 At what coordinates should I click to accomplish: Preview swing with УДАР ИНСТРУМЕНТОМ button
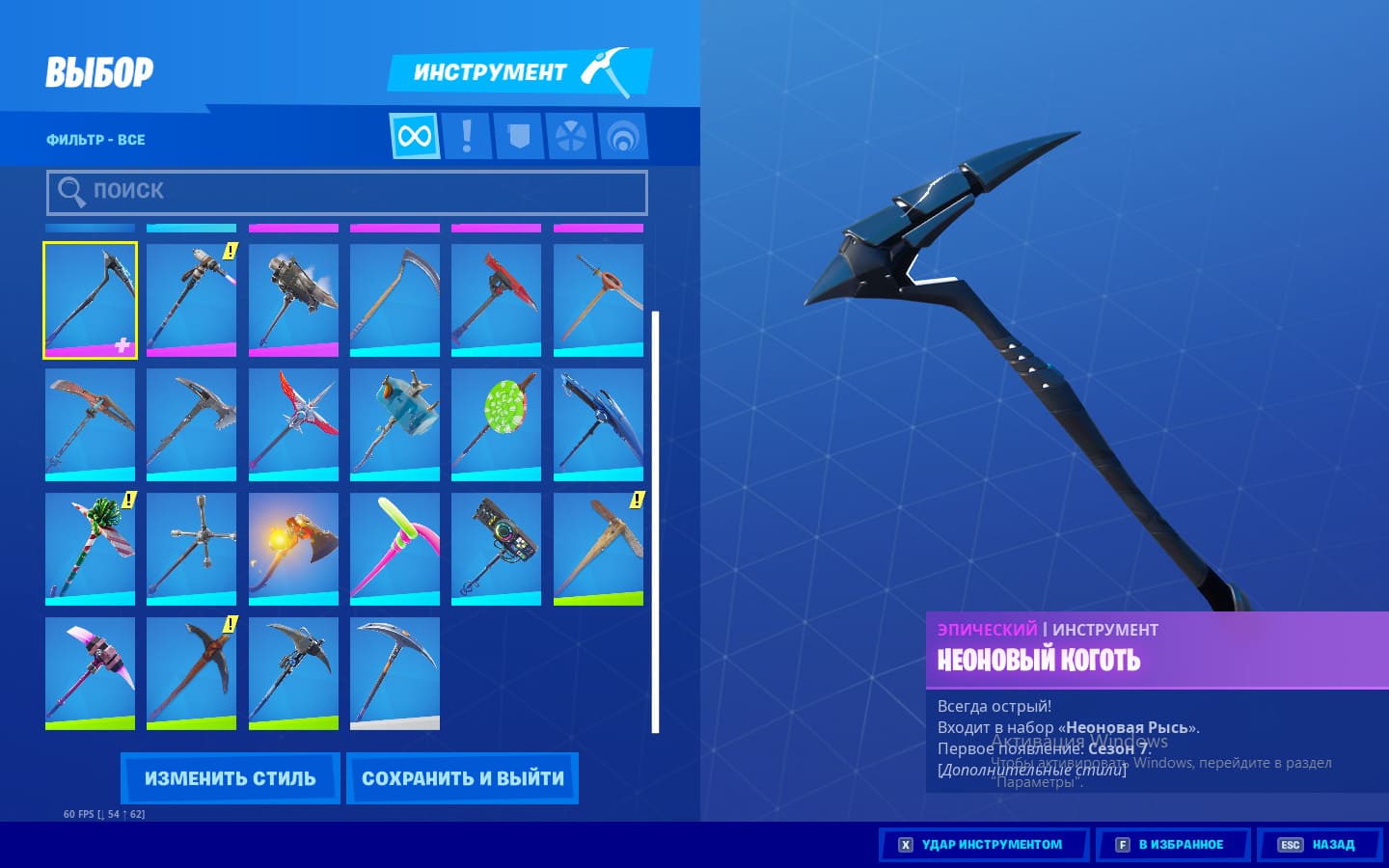click(x=983, y=845)
